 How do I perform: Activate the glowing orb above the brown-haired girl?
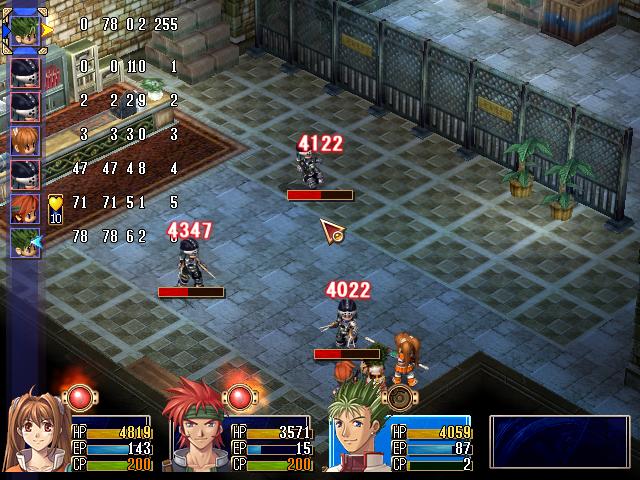(x=79, y=397)
